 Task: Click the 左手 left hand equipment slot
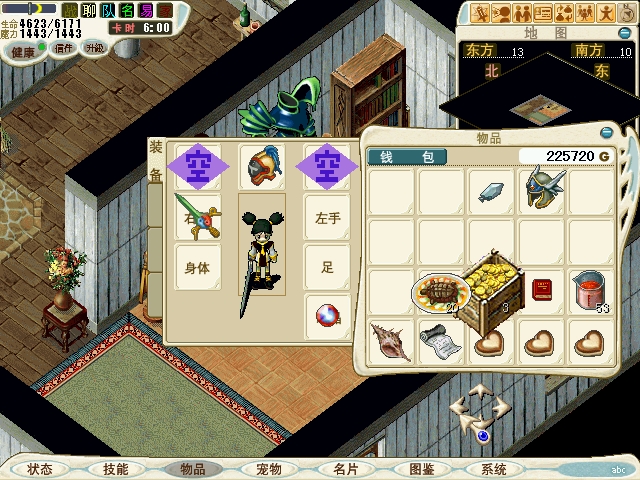tap(328, 217)
